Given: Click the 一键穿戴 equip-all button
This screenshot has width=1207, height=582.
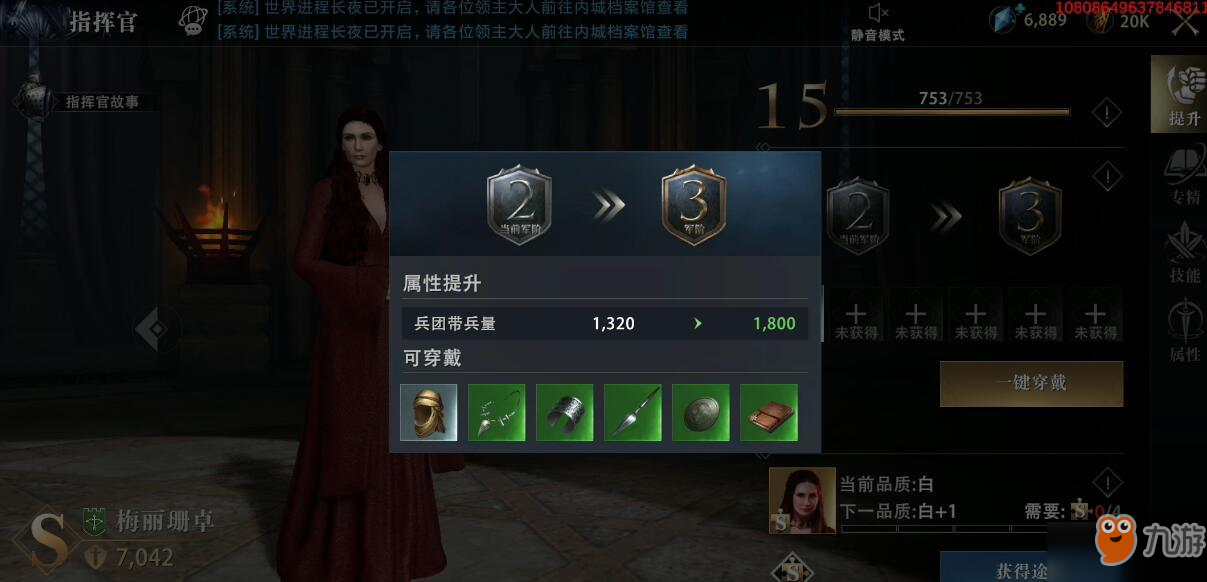Looking at the screenshot, I should click(1031, 384).
